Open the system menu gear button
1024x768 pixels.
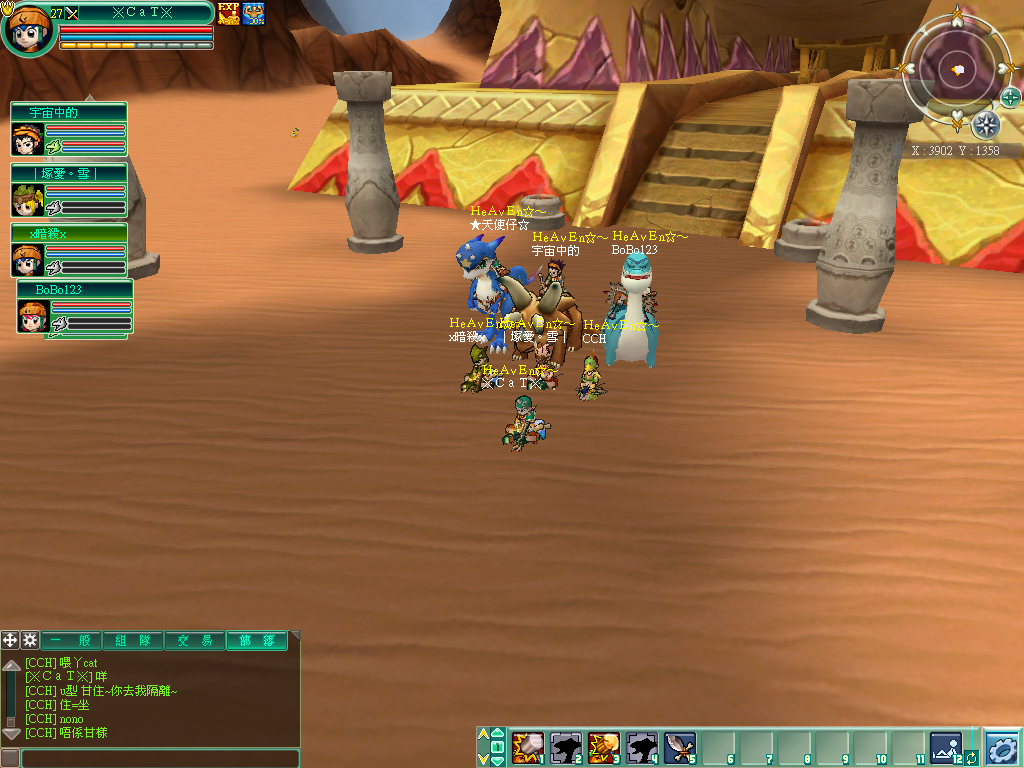click(1002, 747)
